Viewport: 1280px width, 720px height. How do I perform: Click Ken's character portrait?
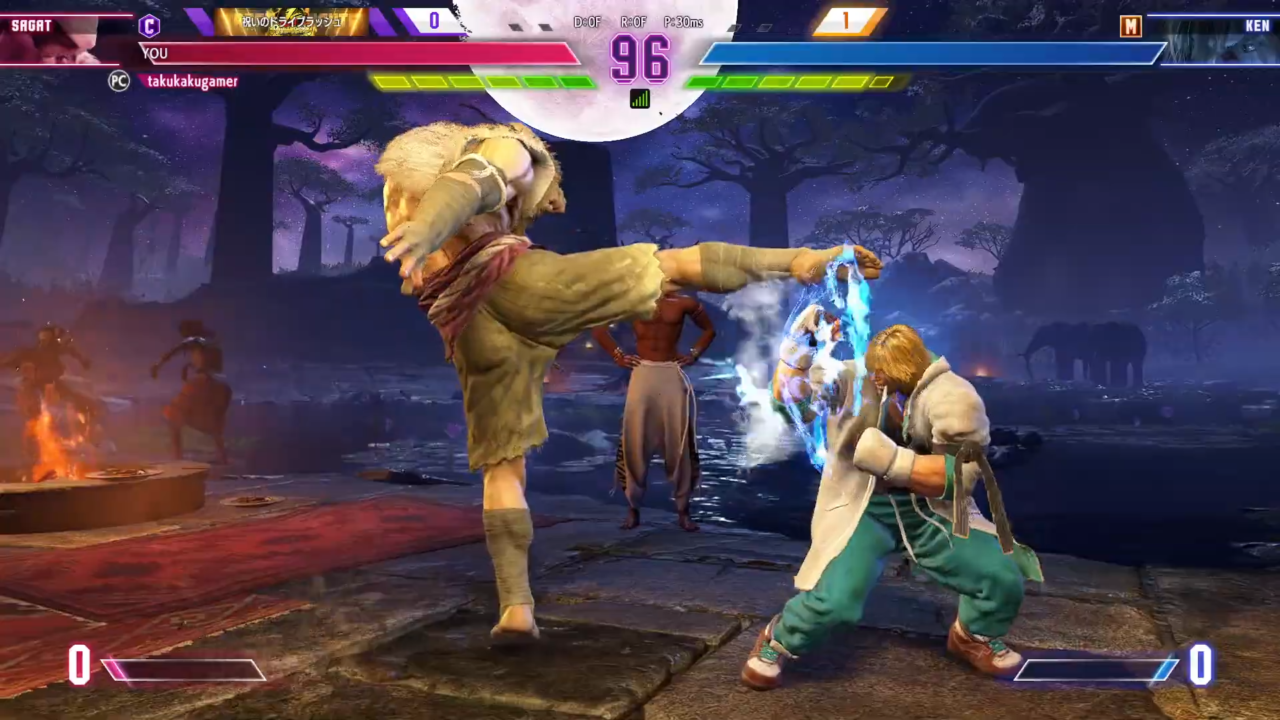pos(1214,41)
